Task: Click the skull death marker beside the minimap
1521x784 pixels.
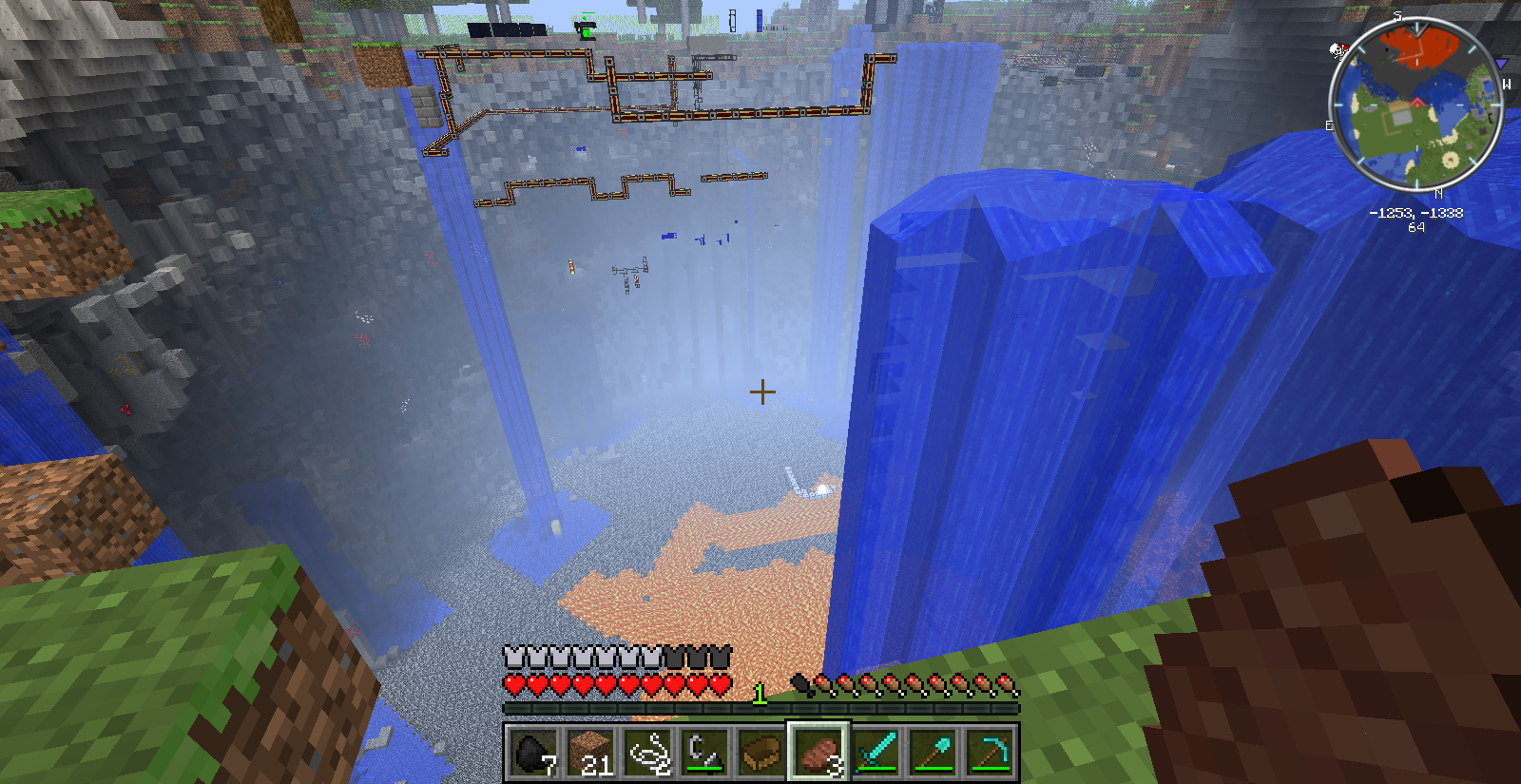Action: [1338, 50]
